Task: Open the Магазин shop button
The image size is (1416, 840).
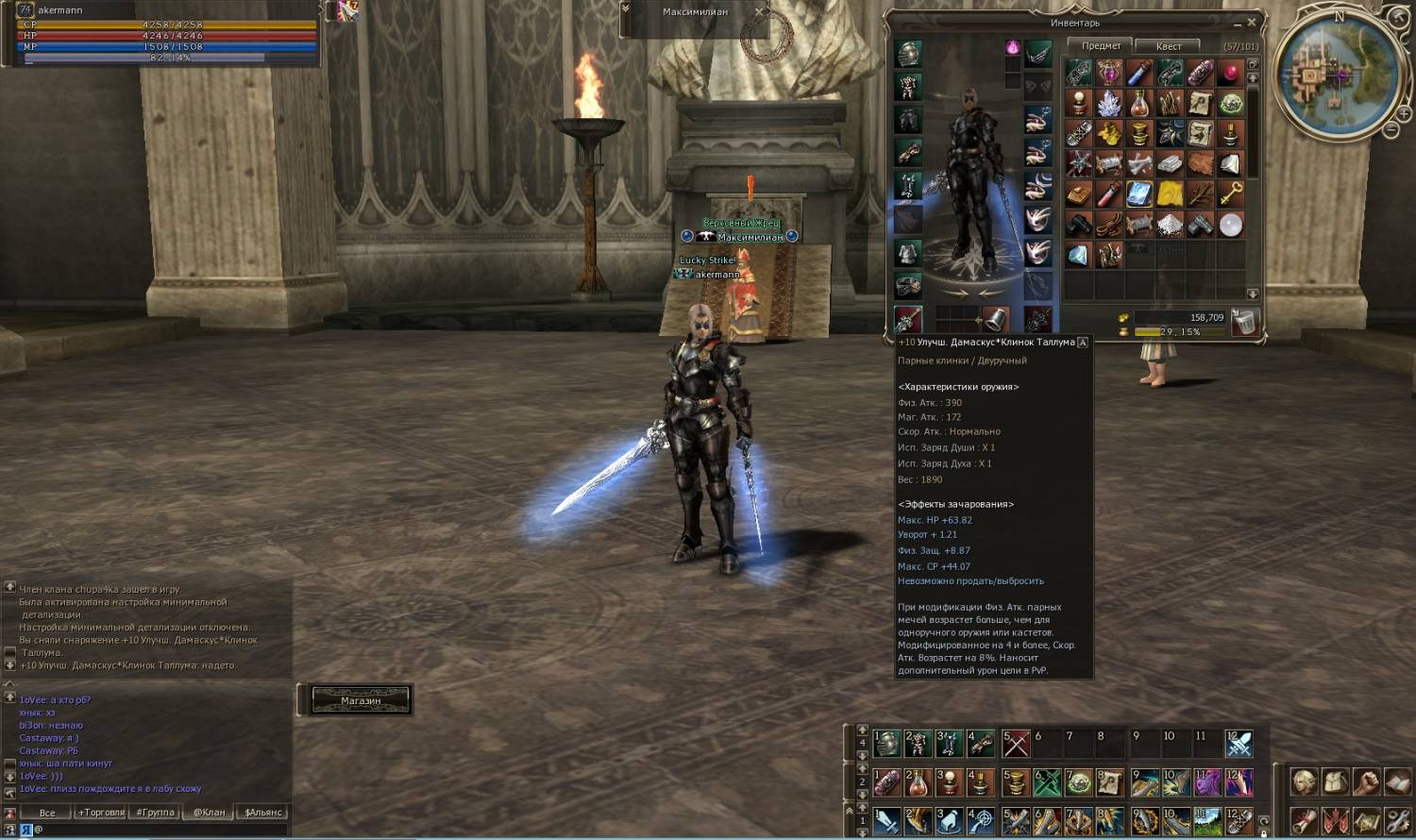Action: tap(360, 700)
